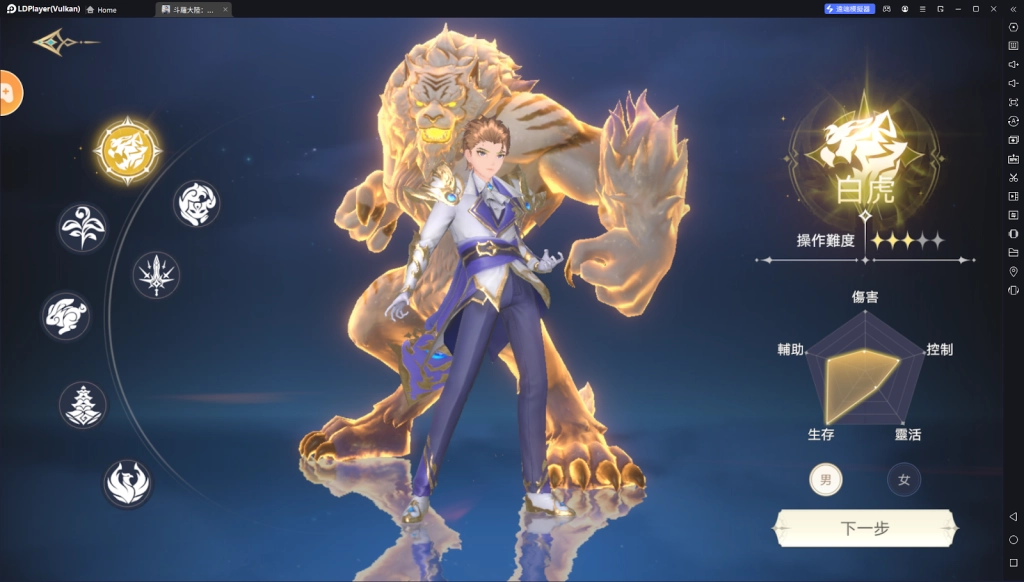Pick the phoenix class icon
The width and height of the screenshot is (1024, 582).
(128, 482)
